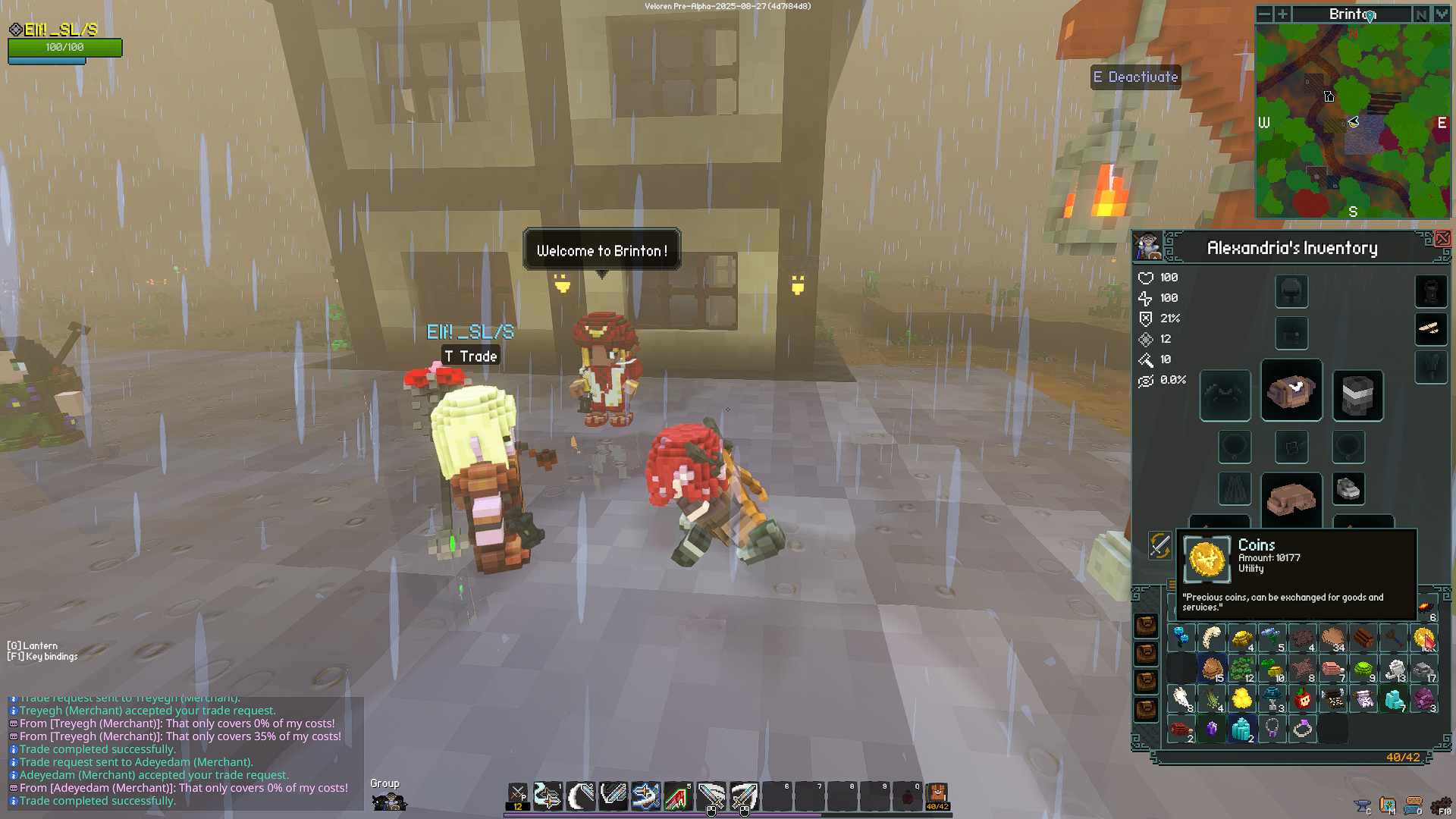Close Alexandria's Inventory window
Screen dimensions: 1456x819
click(x=1442, y=239)
